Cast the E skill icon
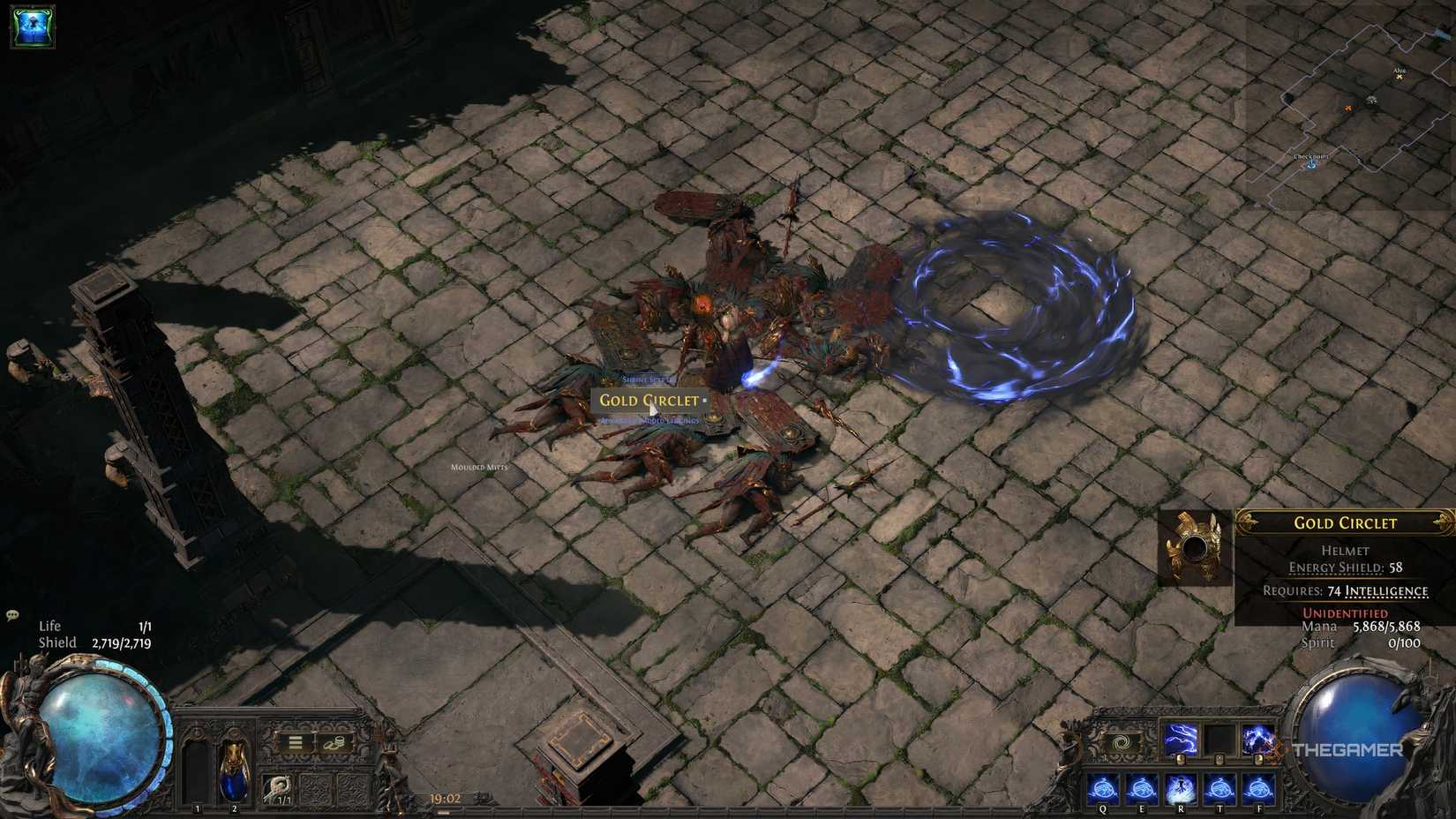 tap(1142, 787)
